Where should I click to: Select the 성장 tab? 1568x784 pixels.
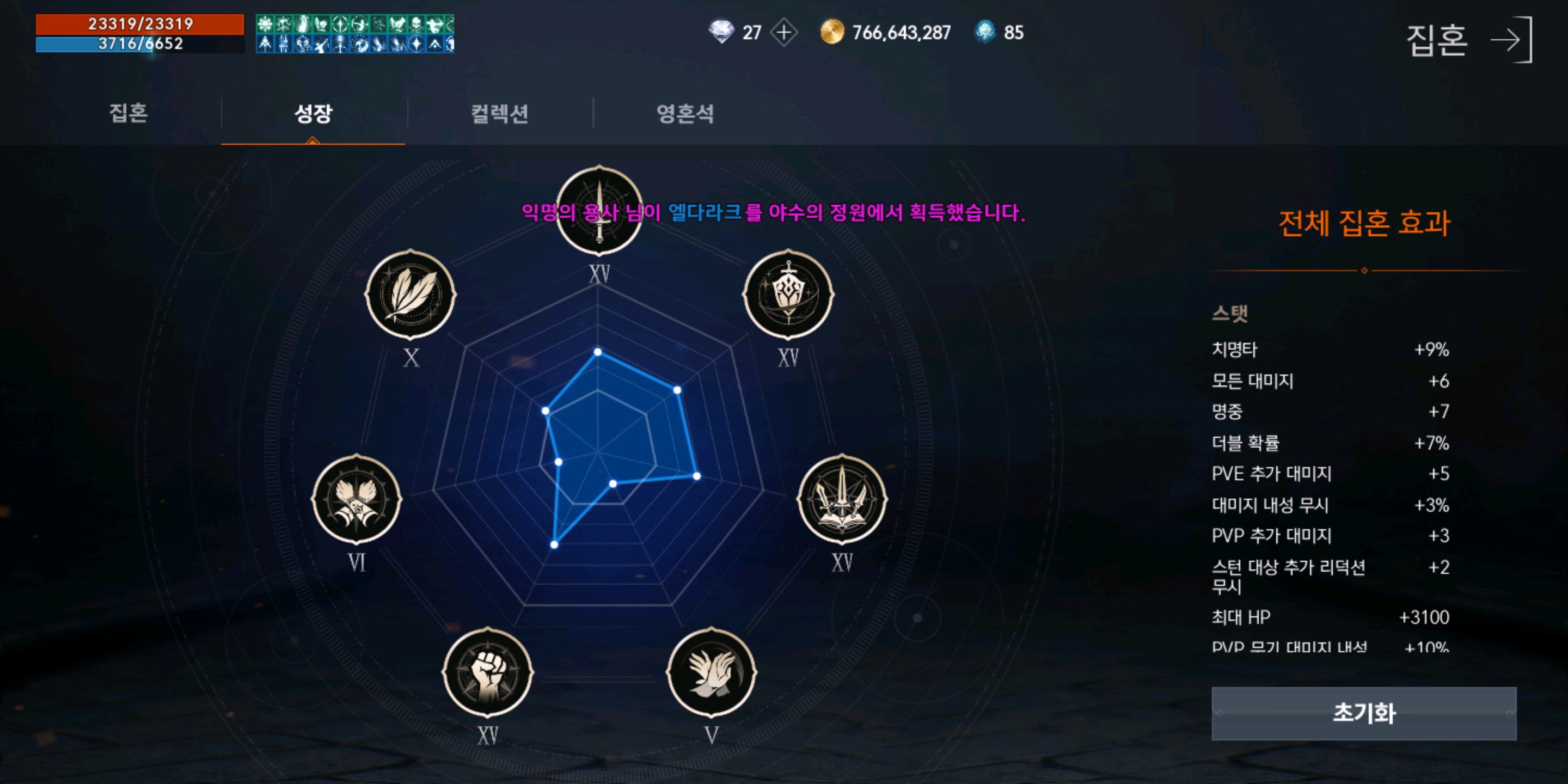(313, 113)
